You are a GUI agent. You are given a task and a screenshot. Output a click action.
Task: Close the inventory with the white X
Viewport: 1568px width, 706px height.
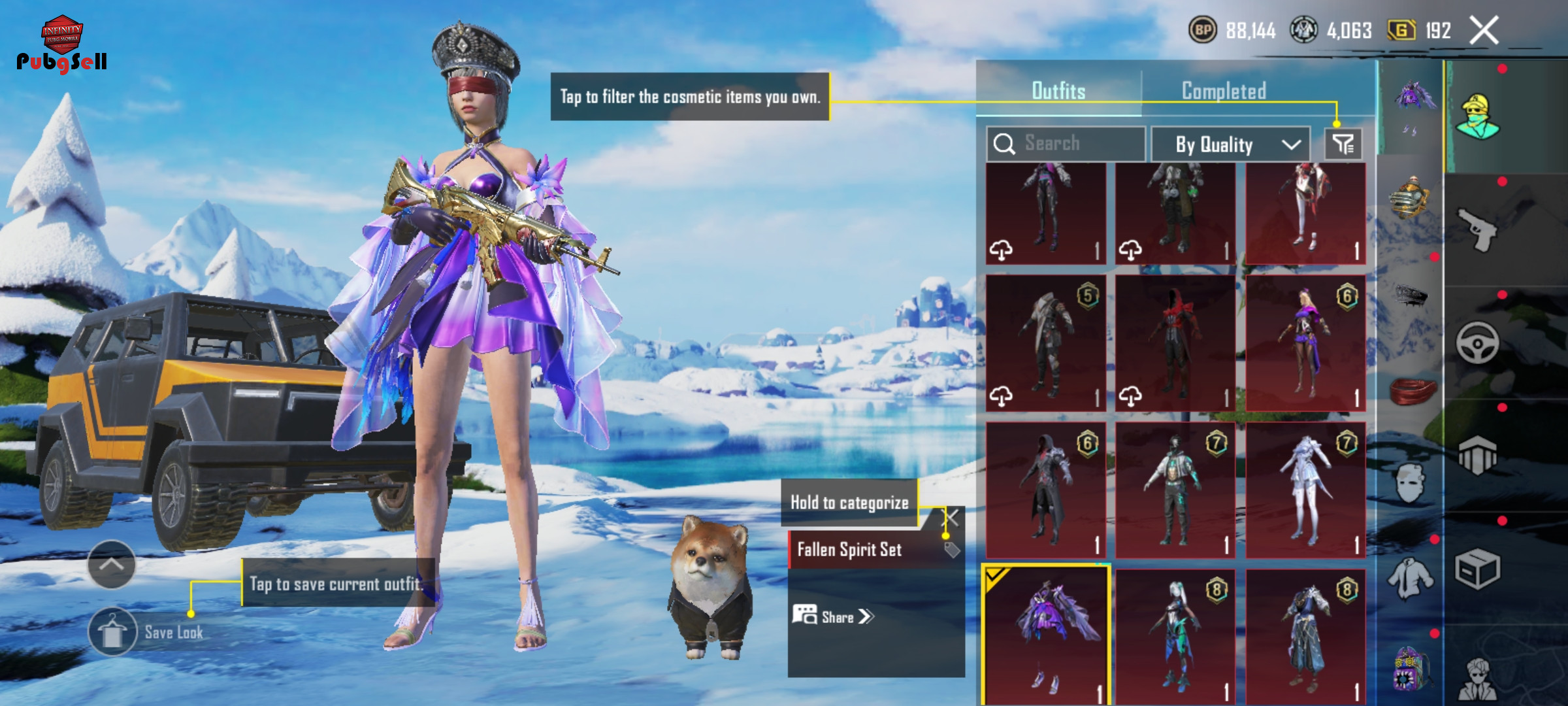[x=1484, y=31]
